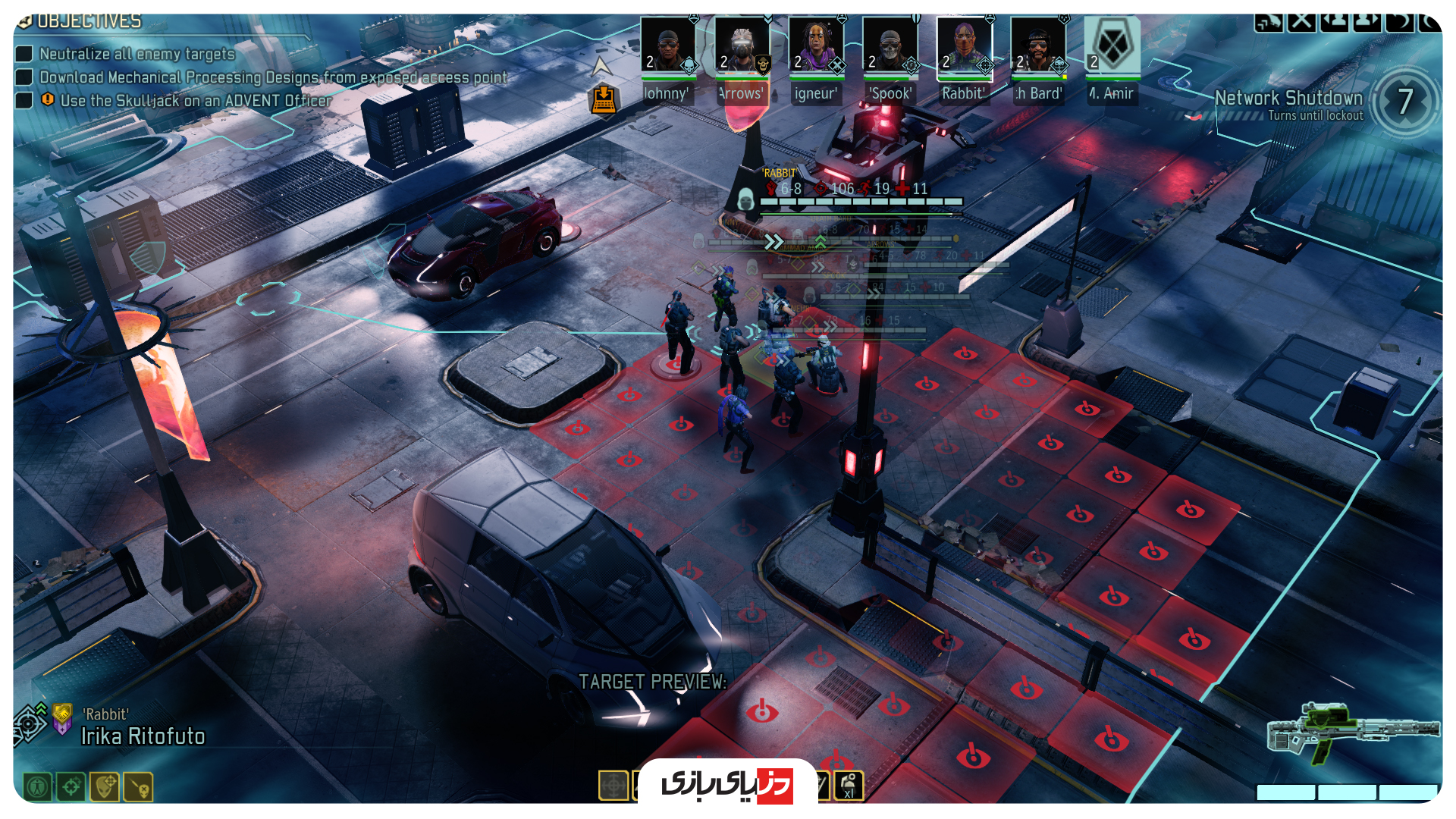Select the 'Bard' soldier portrait
This screenshot has width=1456, height=819.
pyautogui.click(x=1037, y=47)
